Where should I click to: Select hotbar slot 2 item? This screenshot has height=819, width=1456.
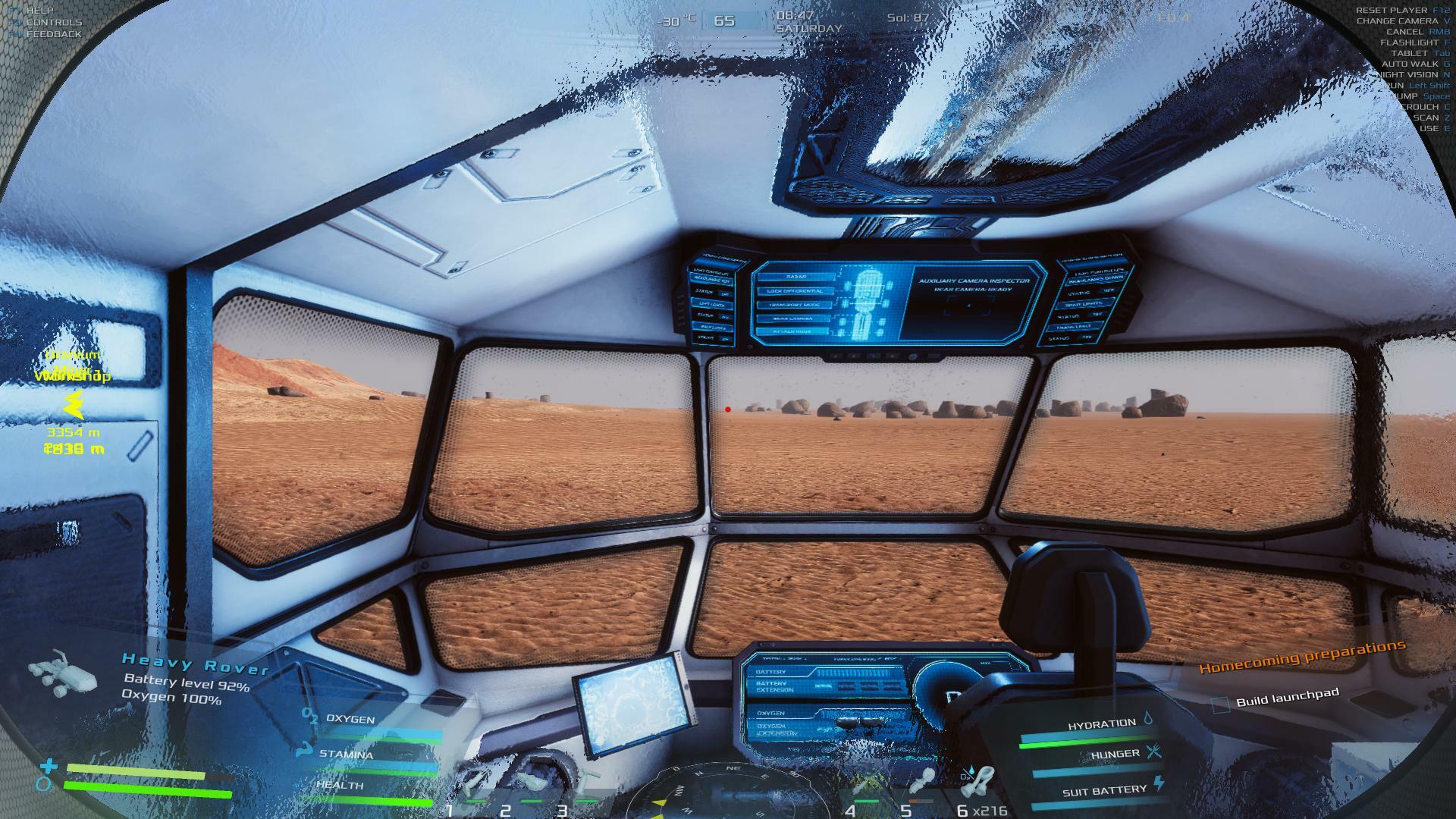pos(530,781)
